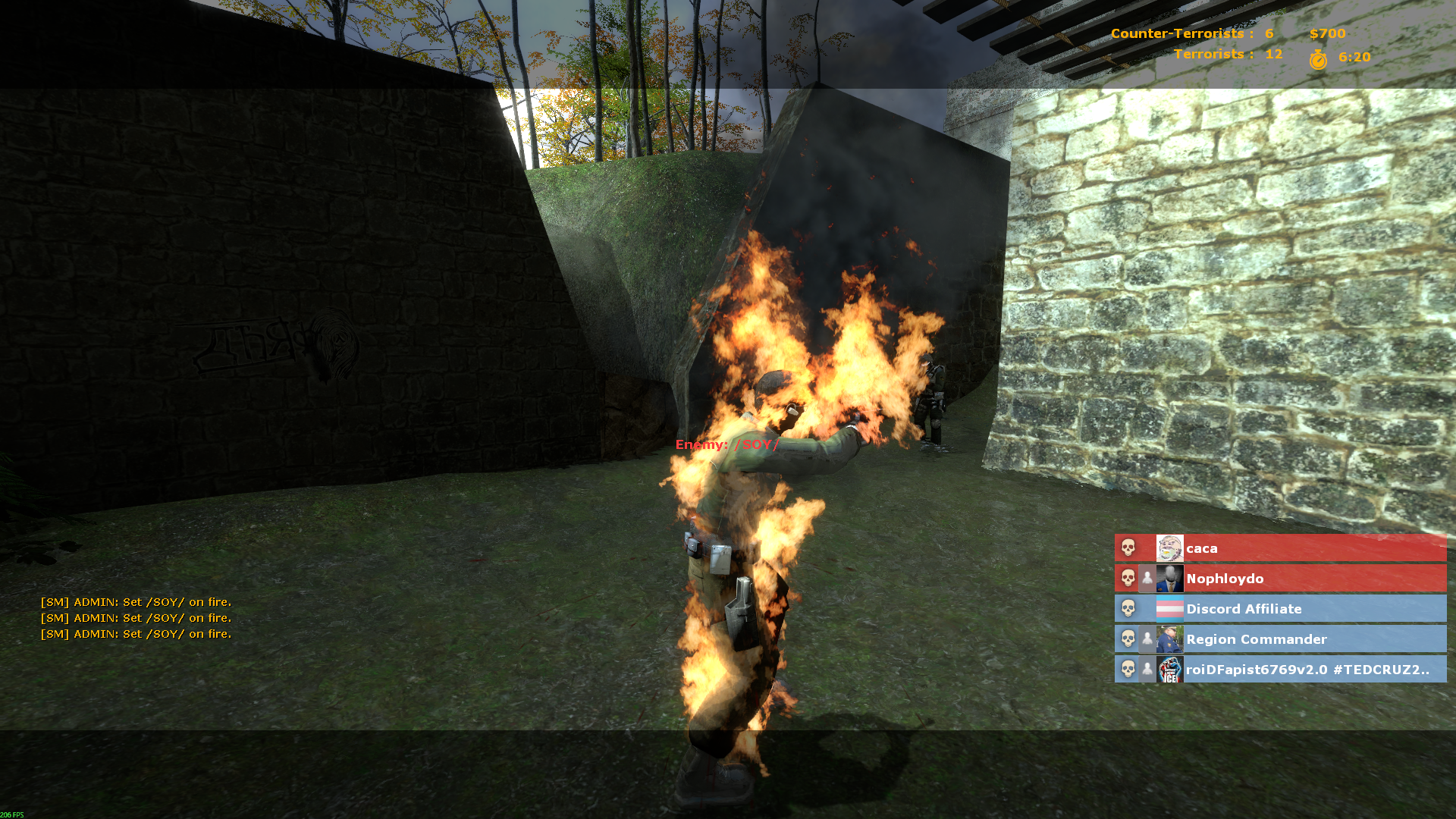Viewport: 1456px width, 819px height.
Task: Choose the Discord Affiliate player row
Action: click(x=1280, y=609)
